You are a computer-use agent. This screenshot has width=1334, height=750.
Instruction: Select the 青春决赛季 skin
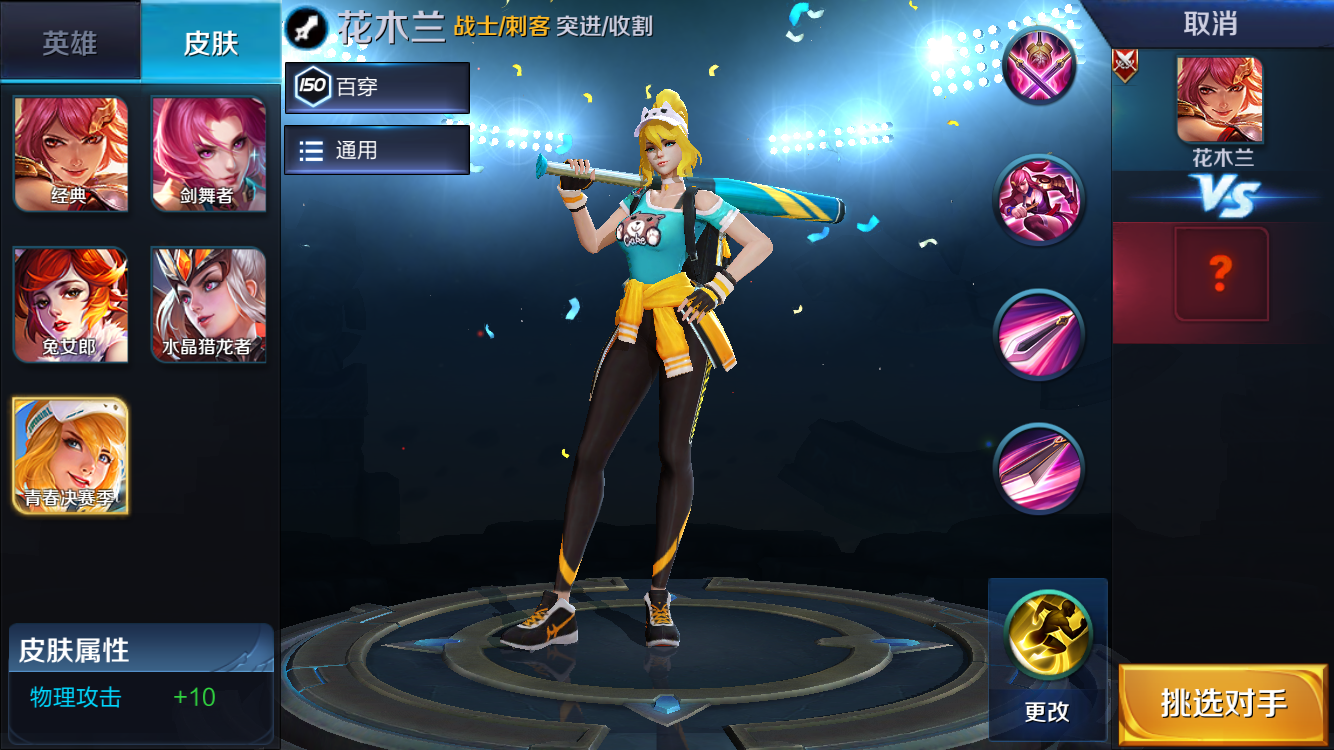pyautogui.click(x=70, y=455)
